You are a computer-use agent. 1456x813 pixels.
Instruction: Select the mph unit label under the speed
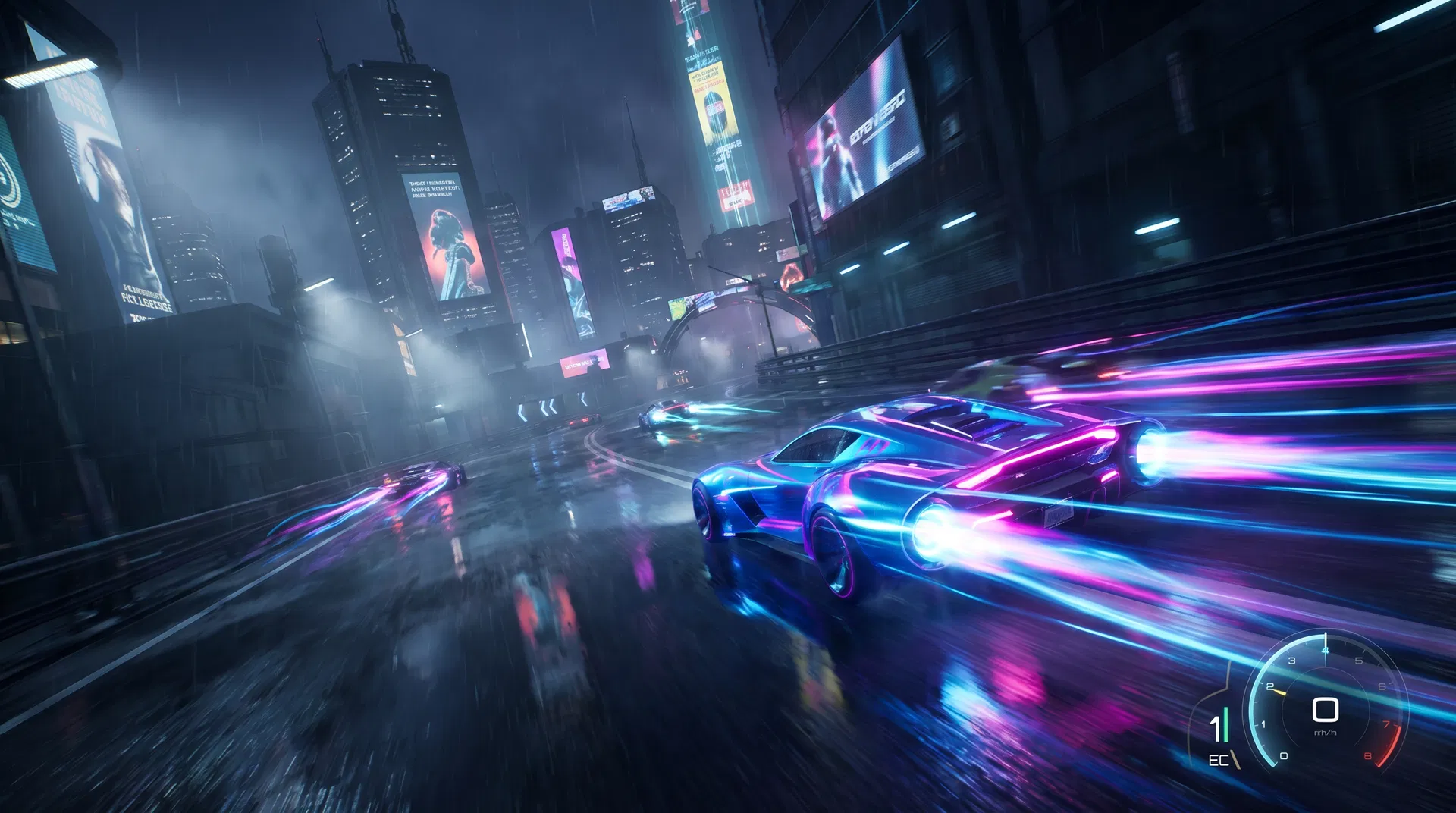1326,733
